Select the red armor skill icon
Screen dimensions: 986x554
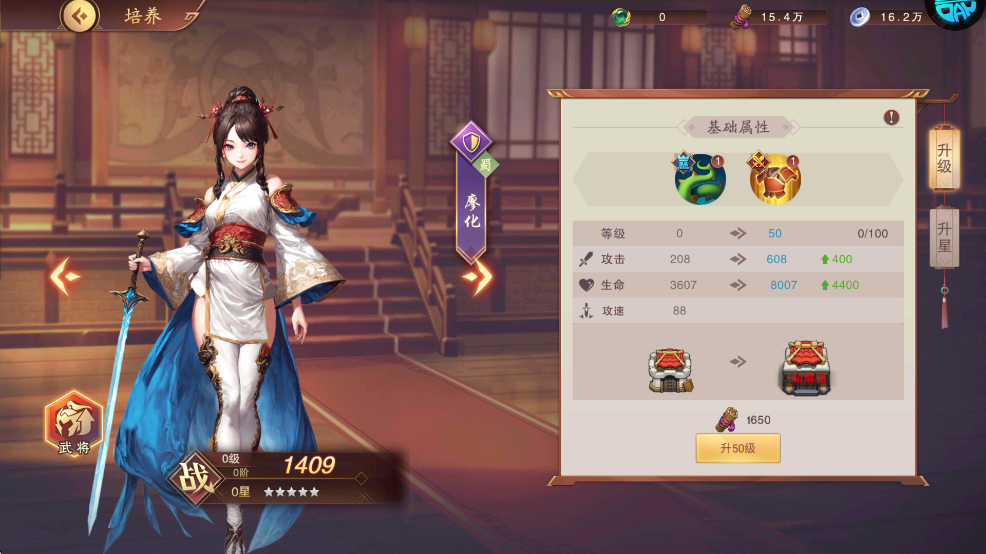click(x=774, y=179)
